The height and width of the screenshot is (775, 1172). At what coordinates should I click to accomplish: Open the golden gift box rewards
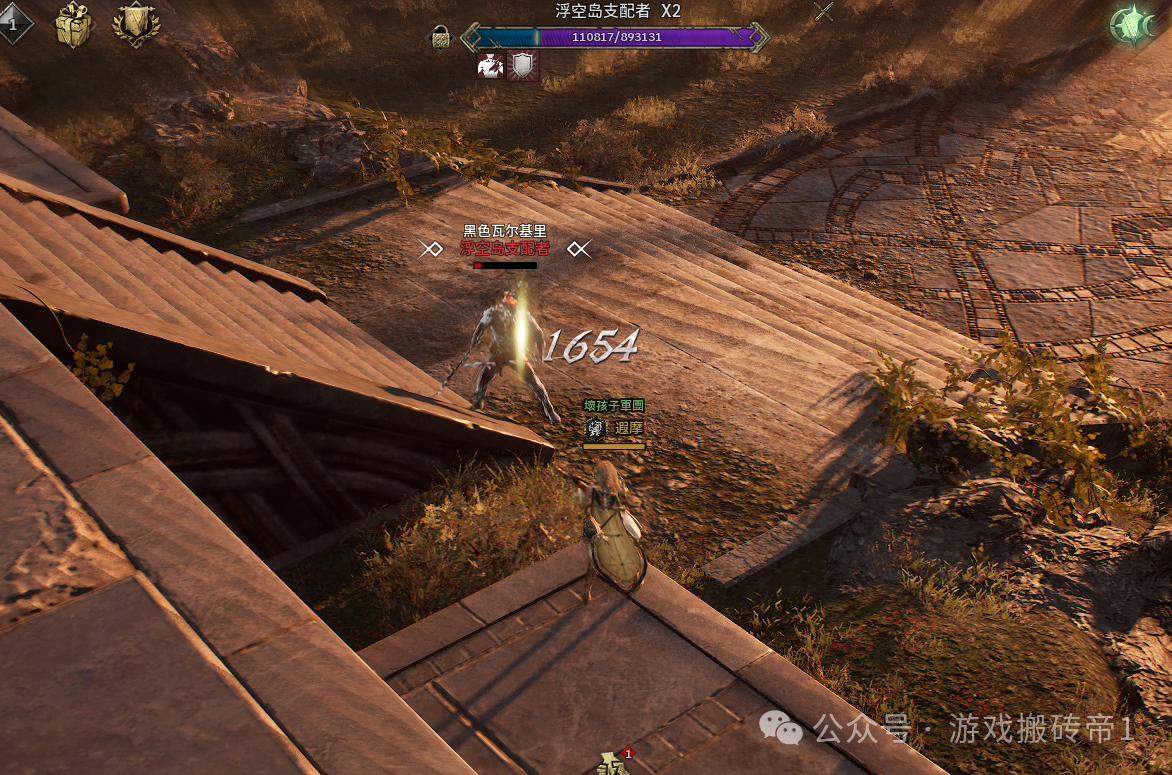[x=73, y=24]
